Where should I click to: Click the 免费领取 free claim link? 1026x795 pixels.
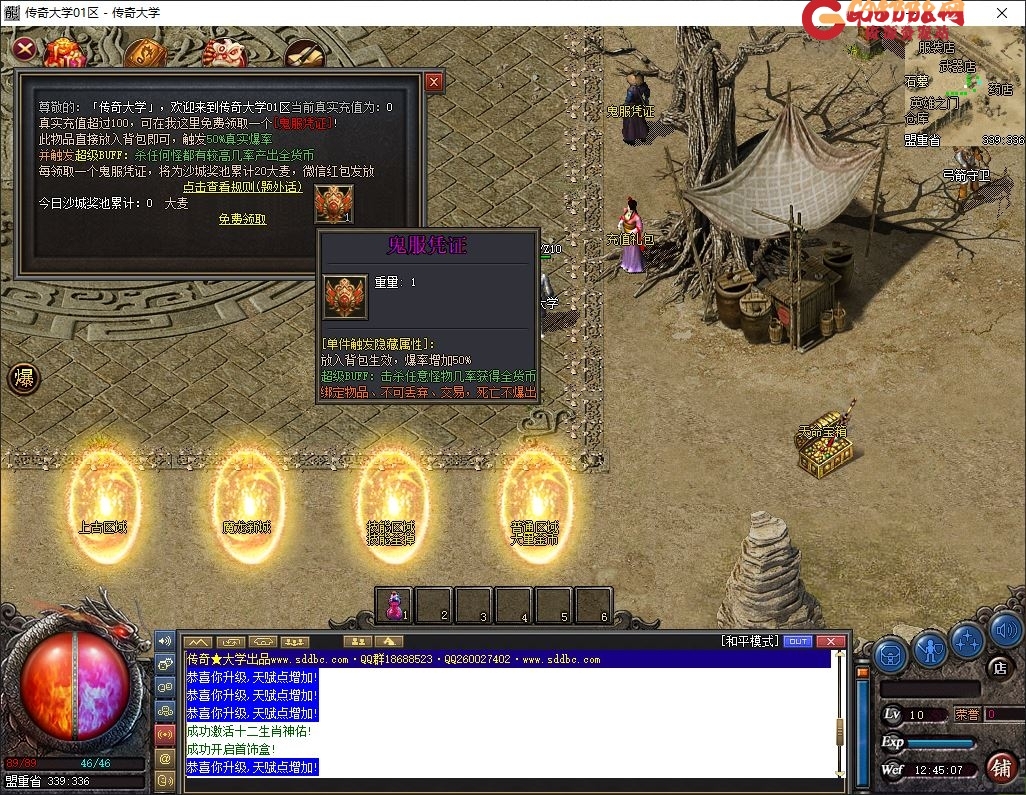243,219
